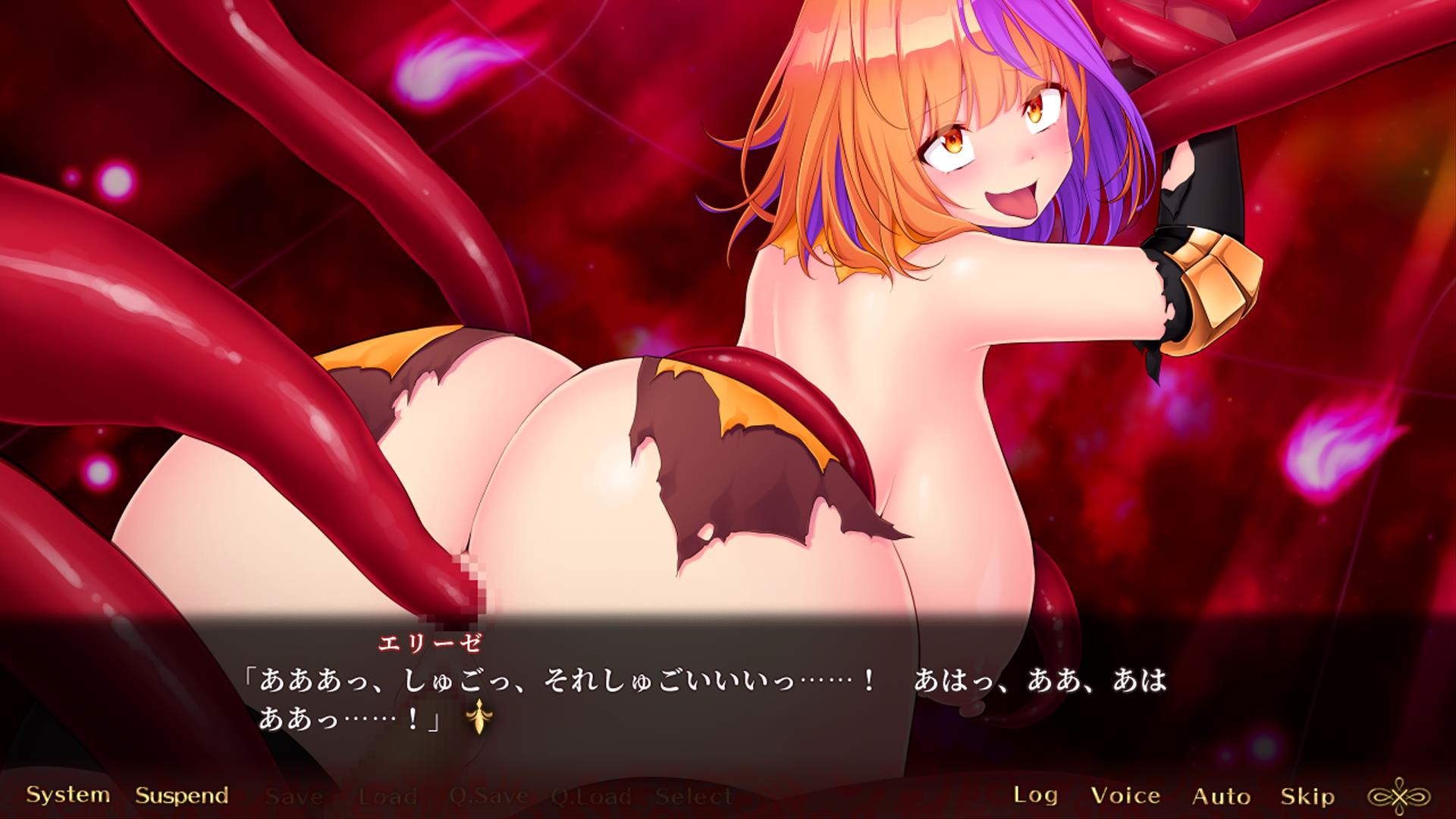The image size is (1456, 819).
Task: Activate Skip mode
Action: click(1307, 795)
